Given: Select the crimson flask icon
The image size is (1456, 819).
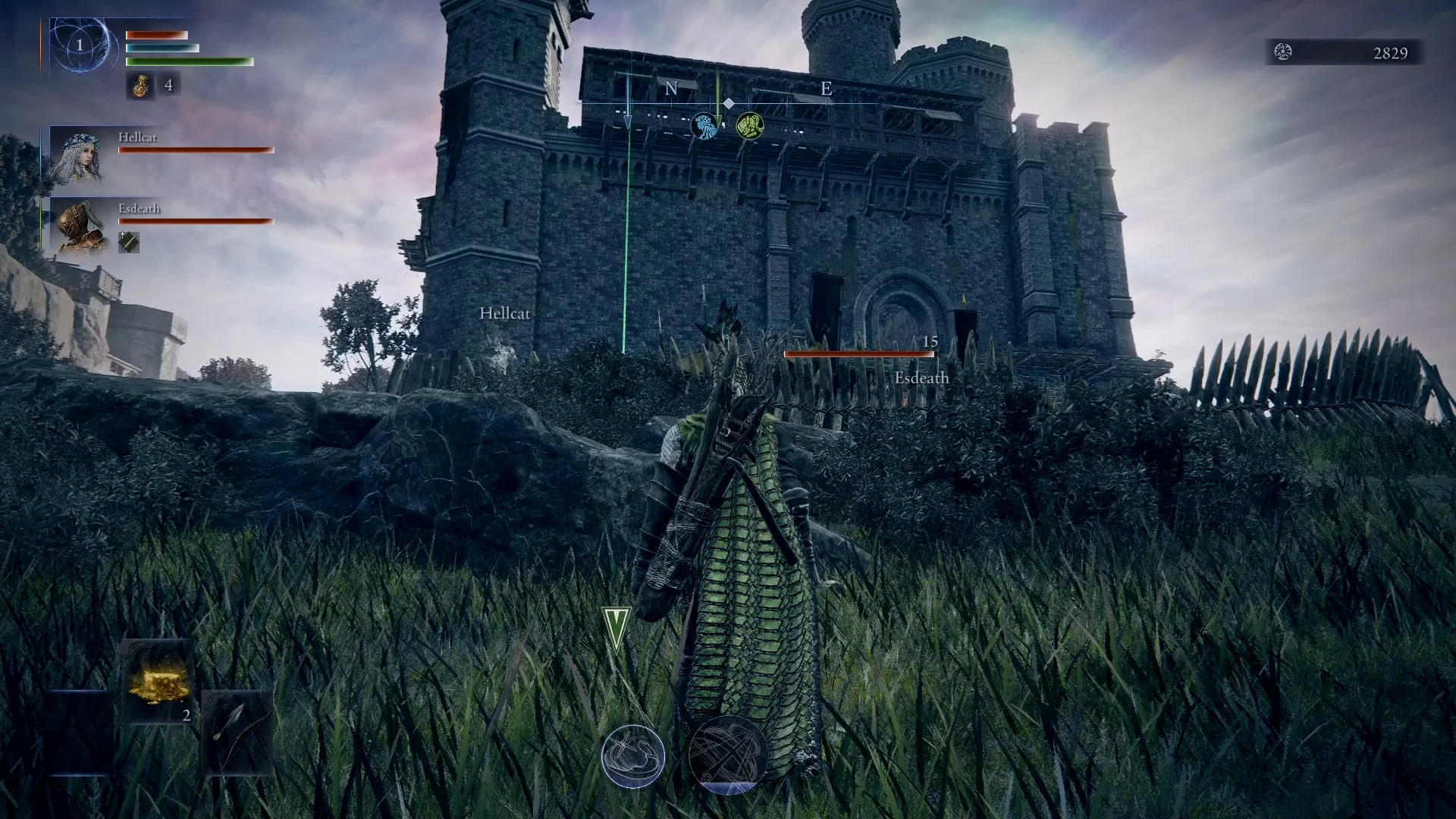Looking at the screenshot, I should click(140, 86).
